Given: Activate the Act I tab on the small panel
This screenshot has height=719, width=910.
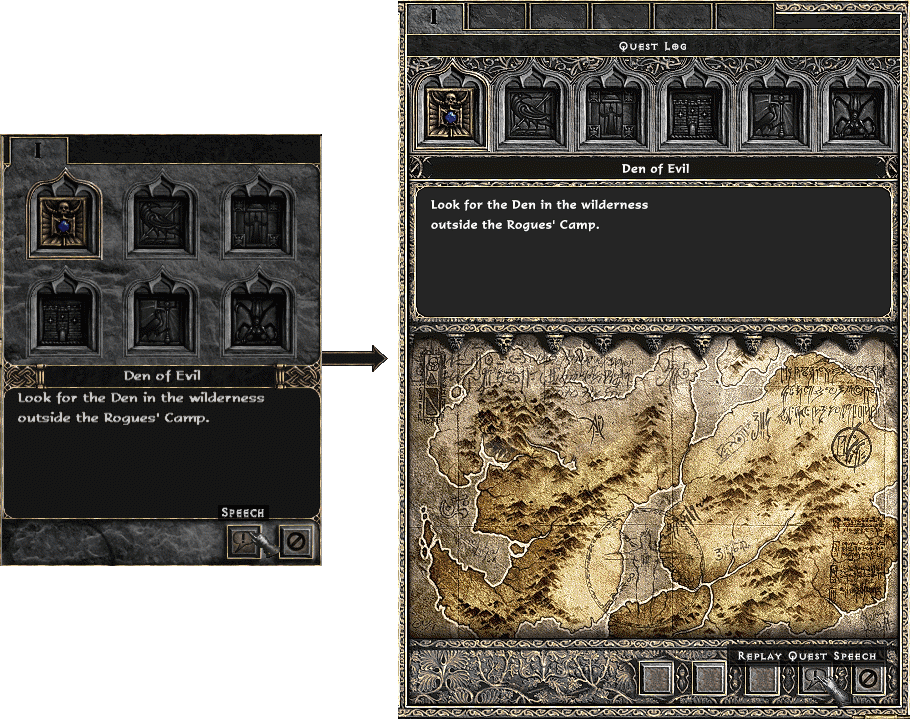Looking at the screenshot, I should pos(38,150).
